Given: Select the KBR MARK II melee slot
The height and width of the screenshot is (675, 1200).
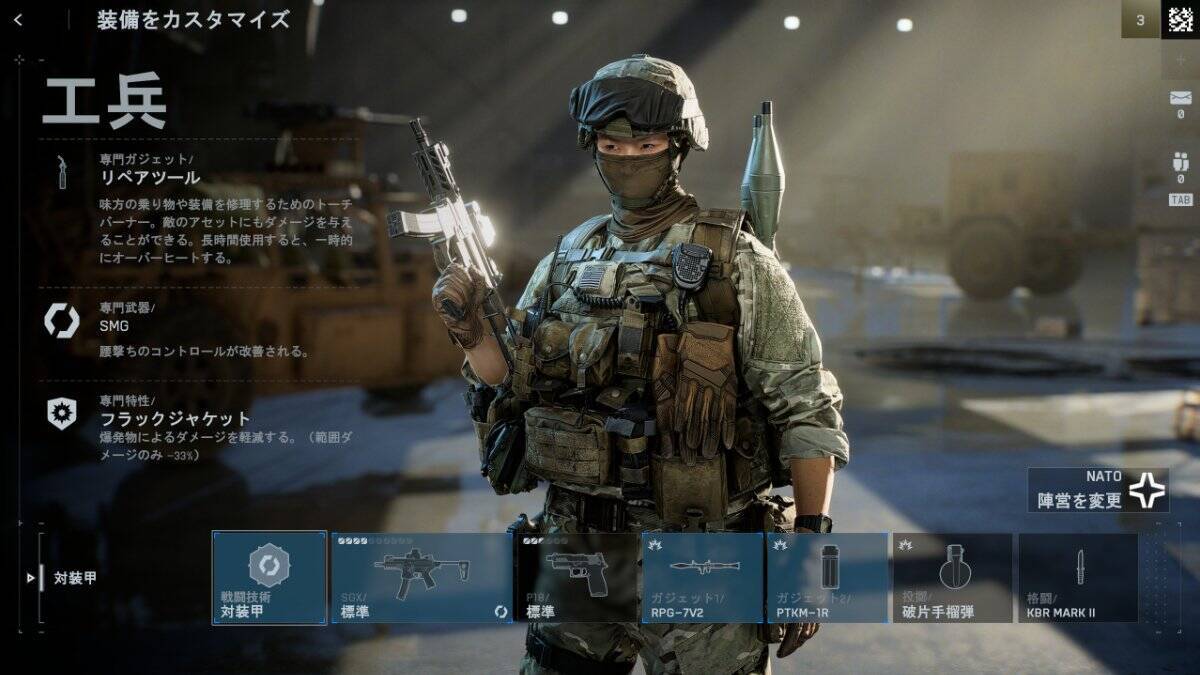Looking at the screenshot, I should (x=1078, y=578).
